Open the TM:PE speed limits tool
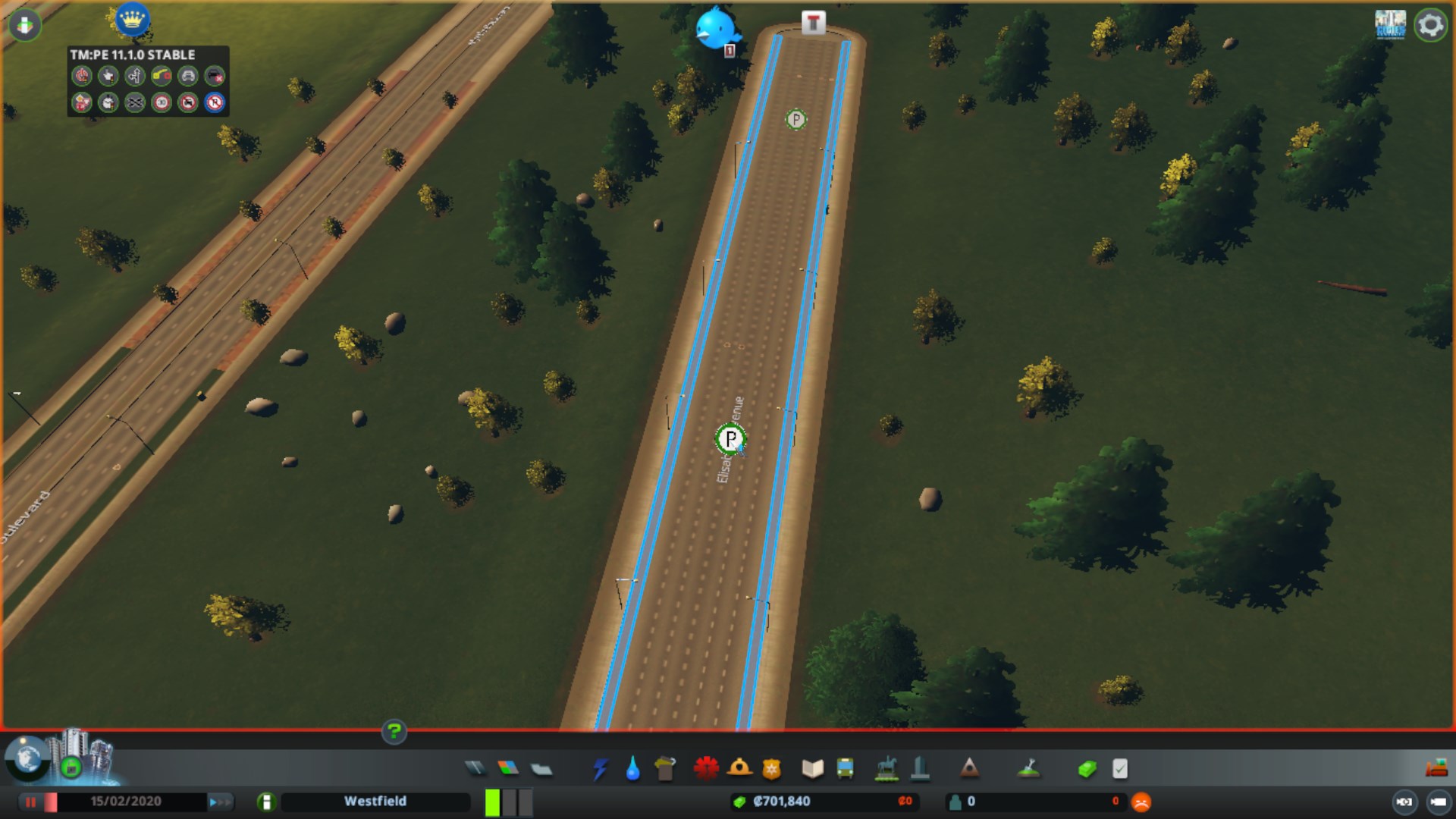 pos(160,104)
